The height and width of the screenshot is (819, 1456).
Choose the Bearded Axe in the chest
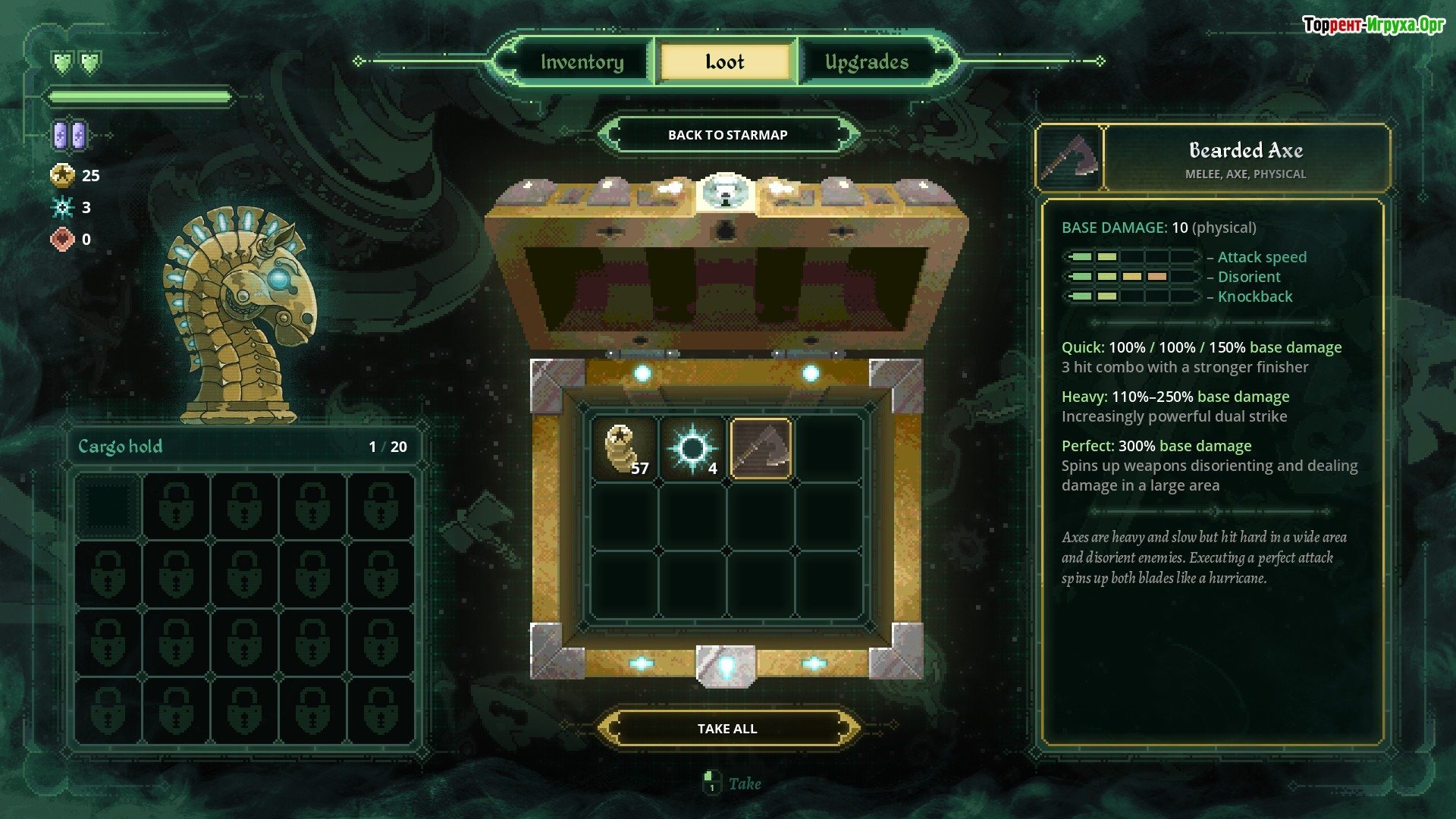[x=761, y=448]
